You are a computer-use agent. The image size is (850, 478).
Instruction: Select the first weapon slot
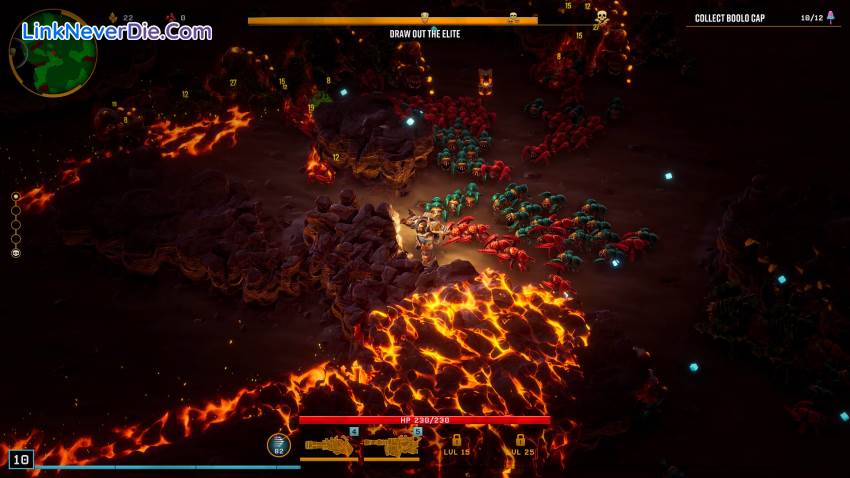tap(329, 444)
